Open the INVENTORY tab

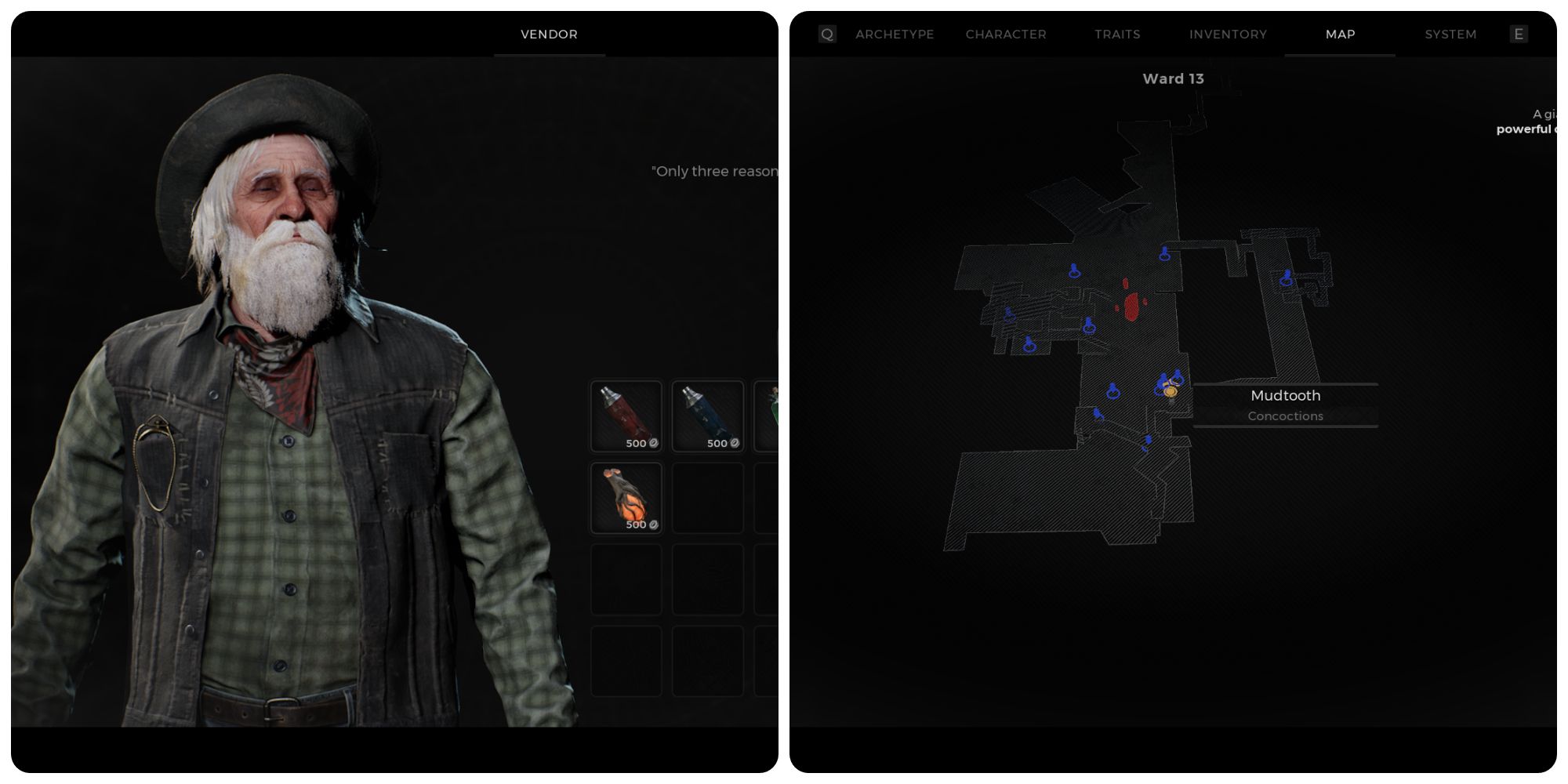coord(1228,34)
